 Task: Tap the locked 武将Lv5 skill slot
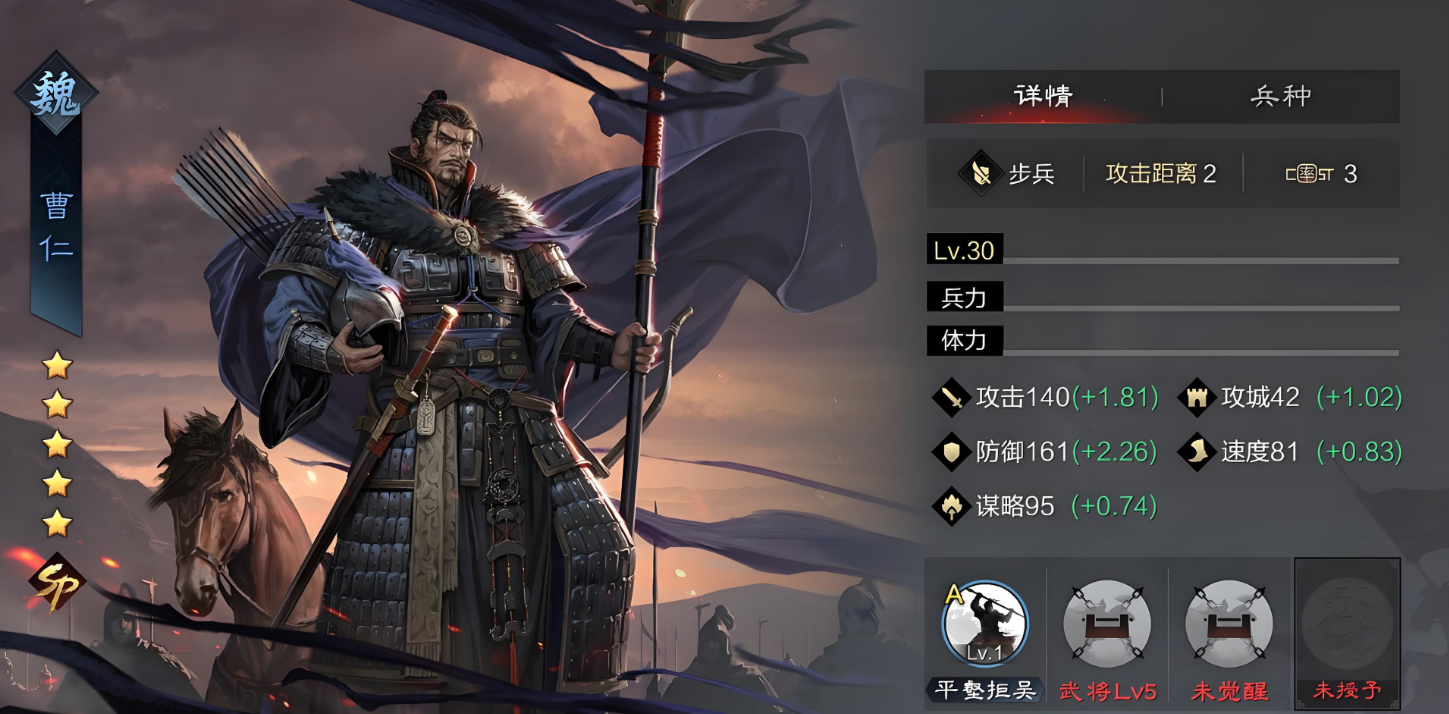coord(1107,625)
